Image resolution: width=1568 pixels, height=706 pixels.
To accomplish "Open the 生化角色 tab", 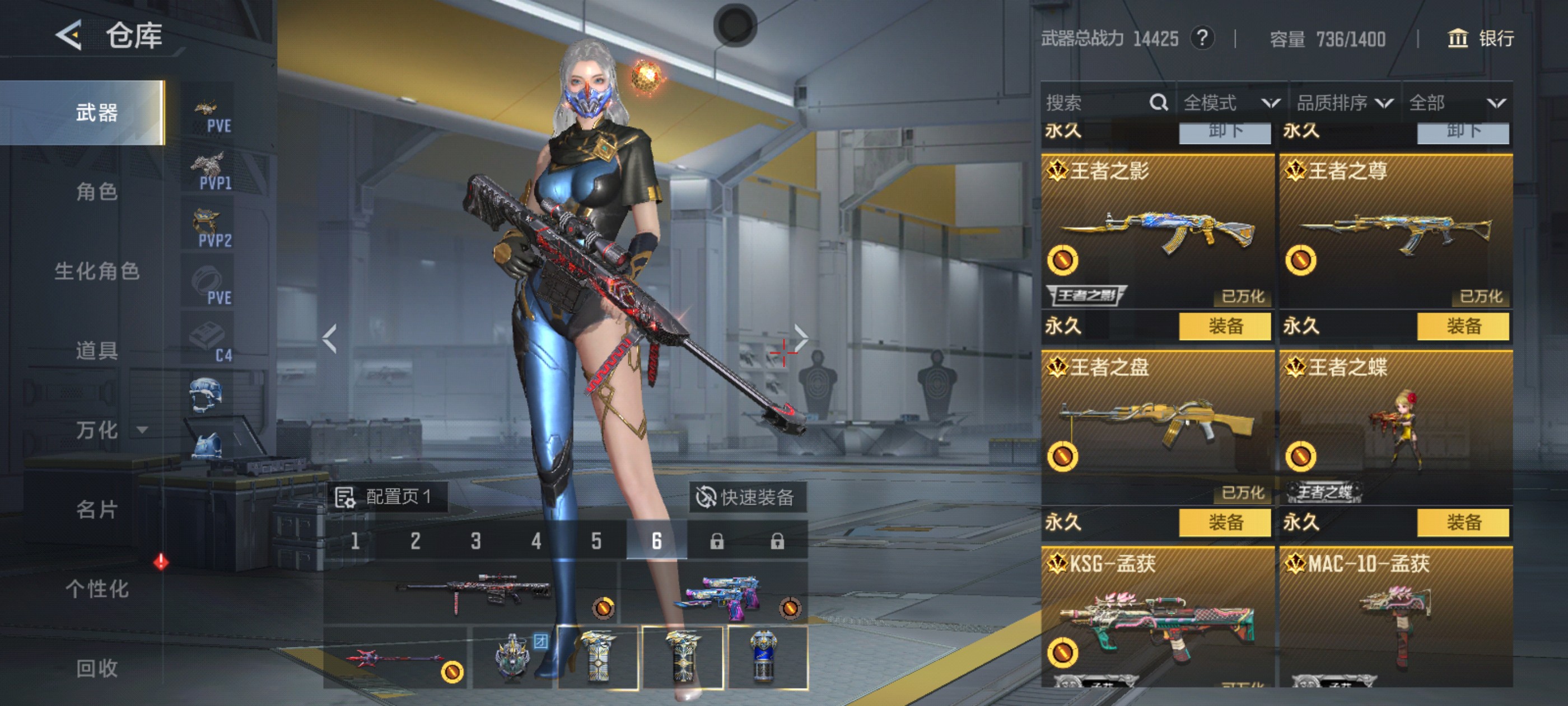I will (97, 271).
